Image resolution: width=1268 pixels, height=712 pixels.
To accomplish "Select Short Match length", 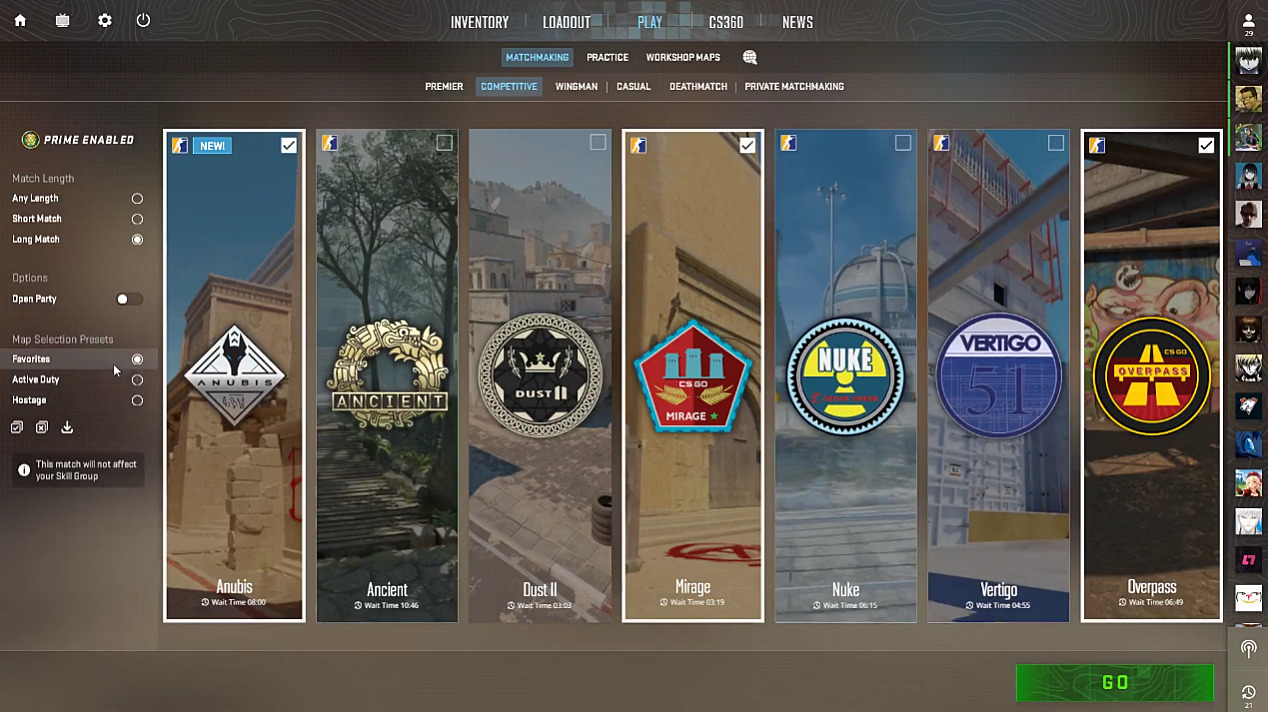I will click(137, 219).
